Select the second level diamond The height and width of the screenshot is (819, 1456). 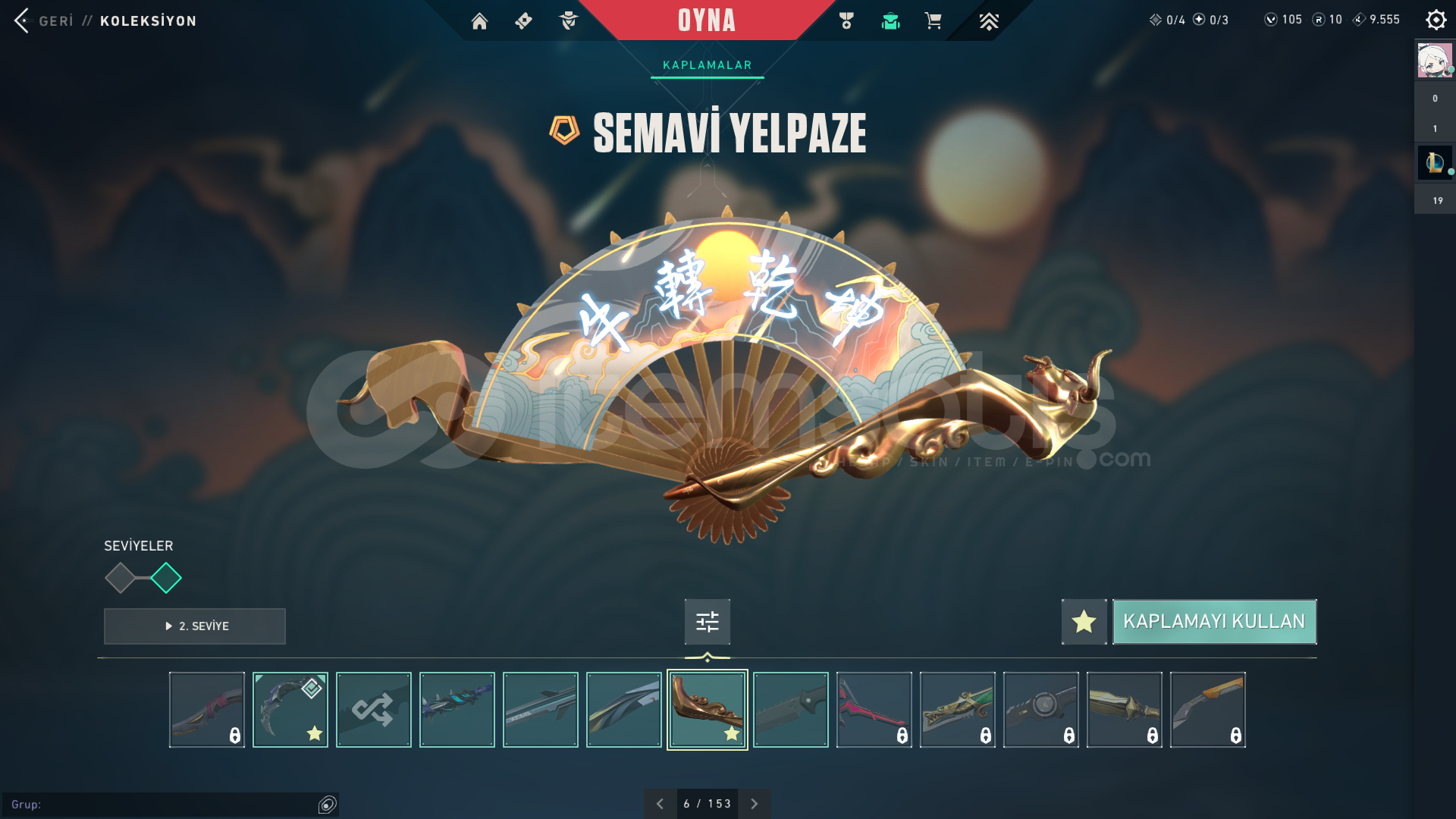point(166,578)
